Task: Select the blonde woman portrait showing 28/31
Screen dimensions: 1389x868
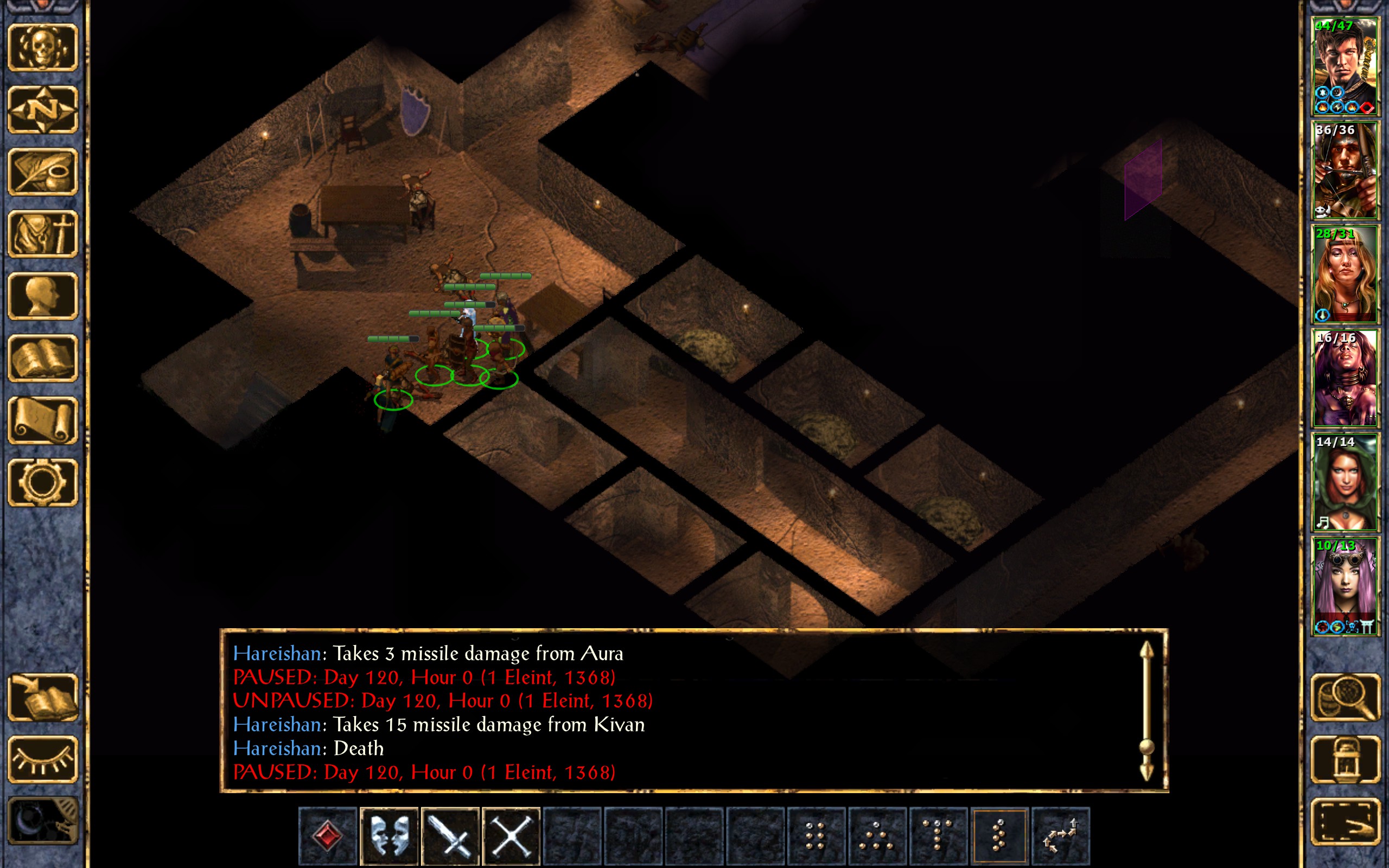Action: (1344, 275)
